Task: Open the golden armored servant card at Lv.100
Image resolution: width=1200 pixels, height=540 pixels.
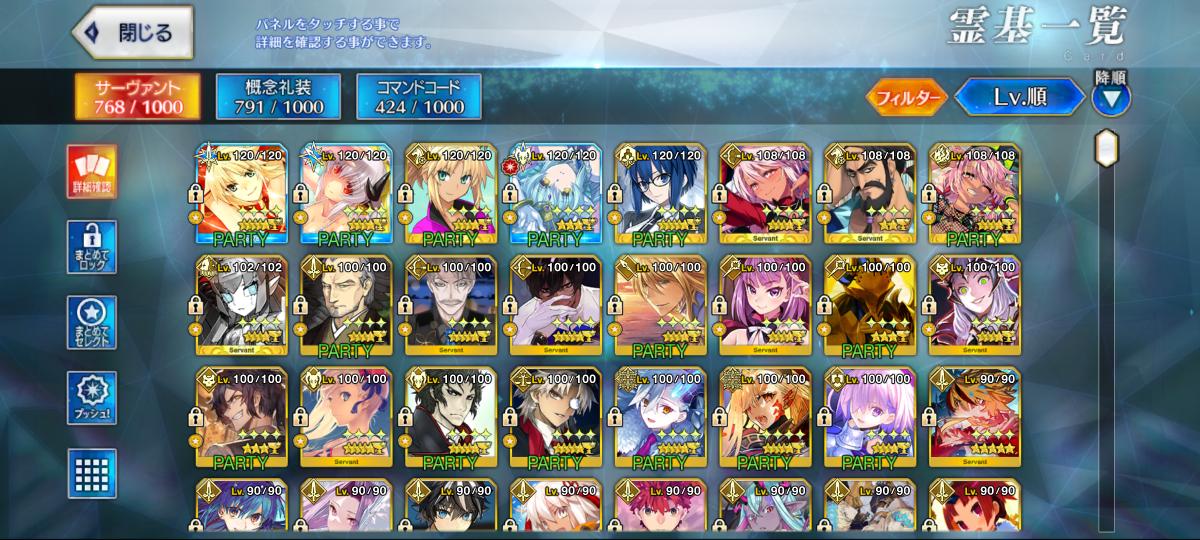Action: [869, 307]
